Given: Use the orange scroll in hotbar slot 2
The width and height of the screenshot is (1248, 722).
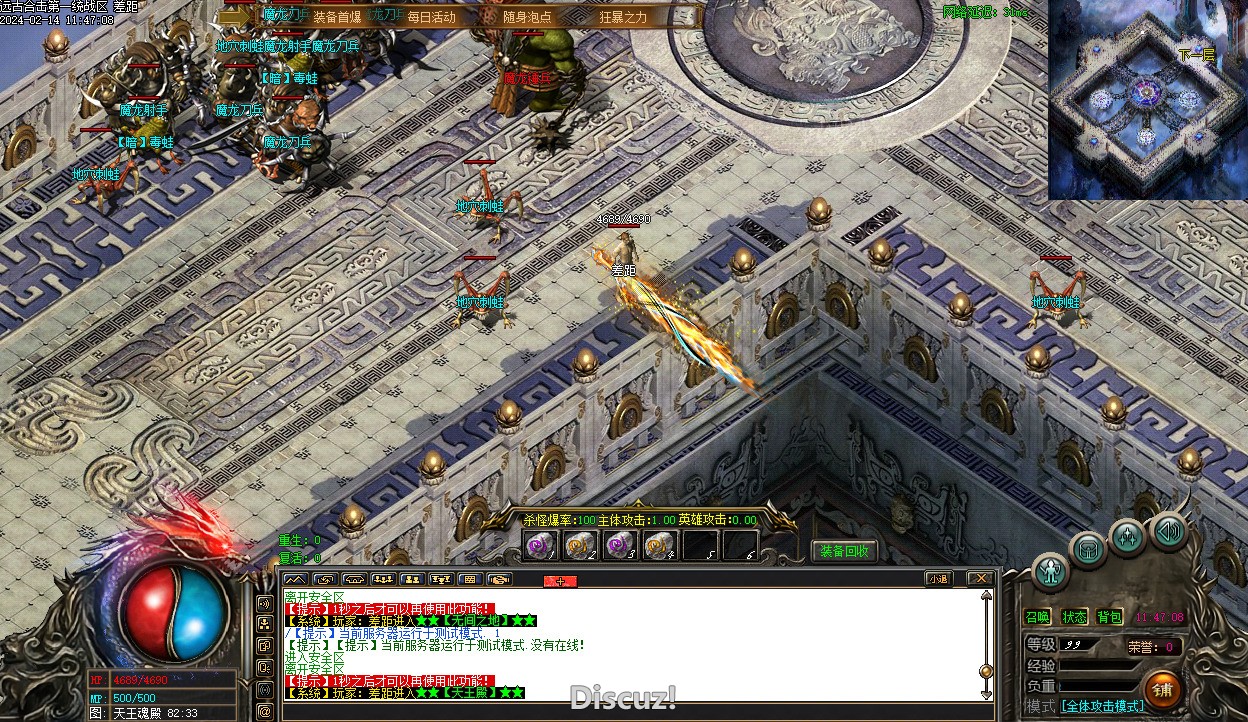Looking at the screenshot, I should coord(581,545).
